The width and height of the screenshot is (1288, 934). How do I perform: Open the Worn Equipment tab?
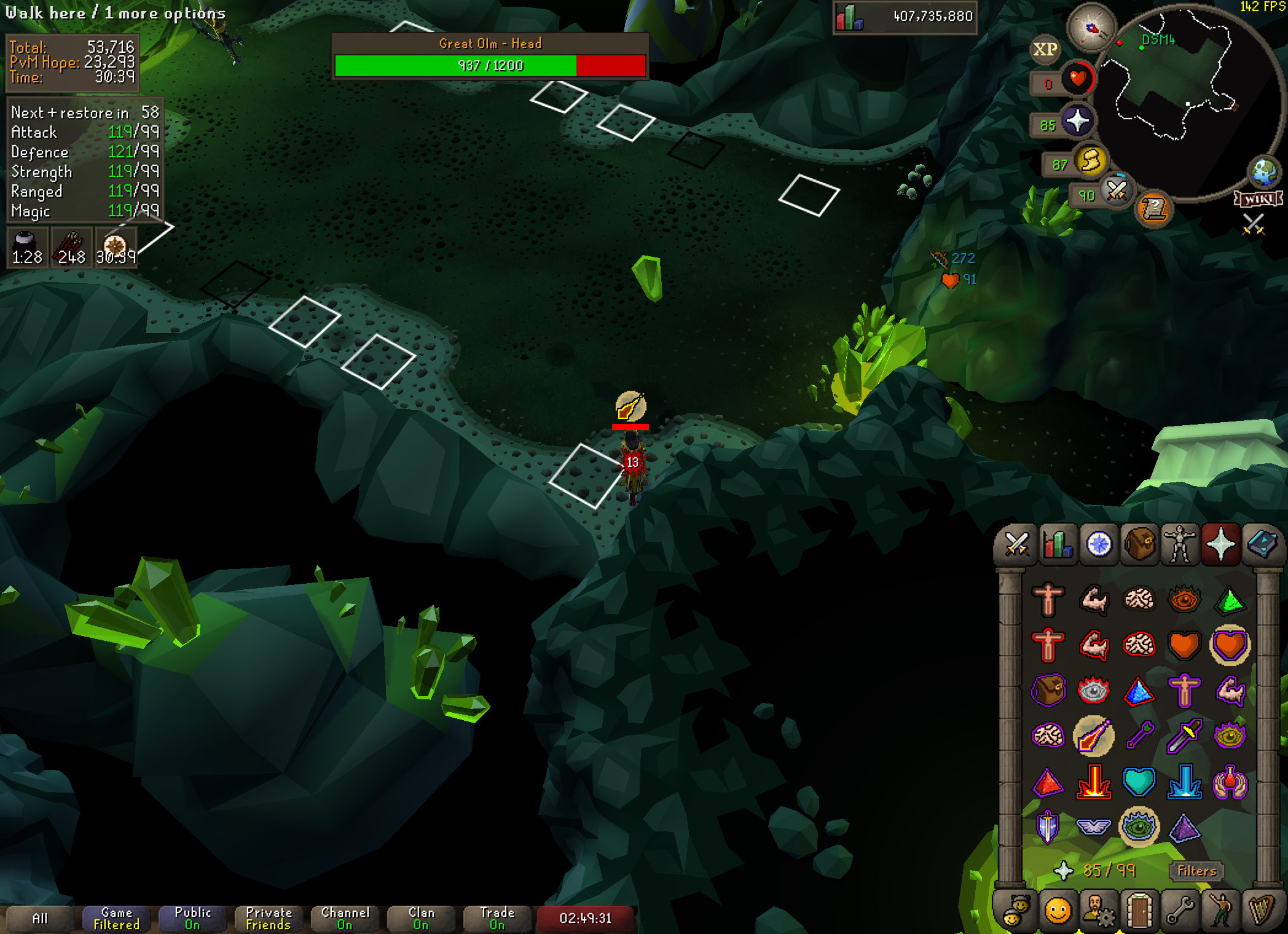pos(1180,544)
